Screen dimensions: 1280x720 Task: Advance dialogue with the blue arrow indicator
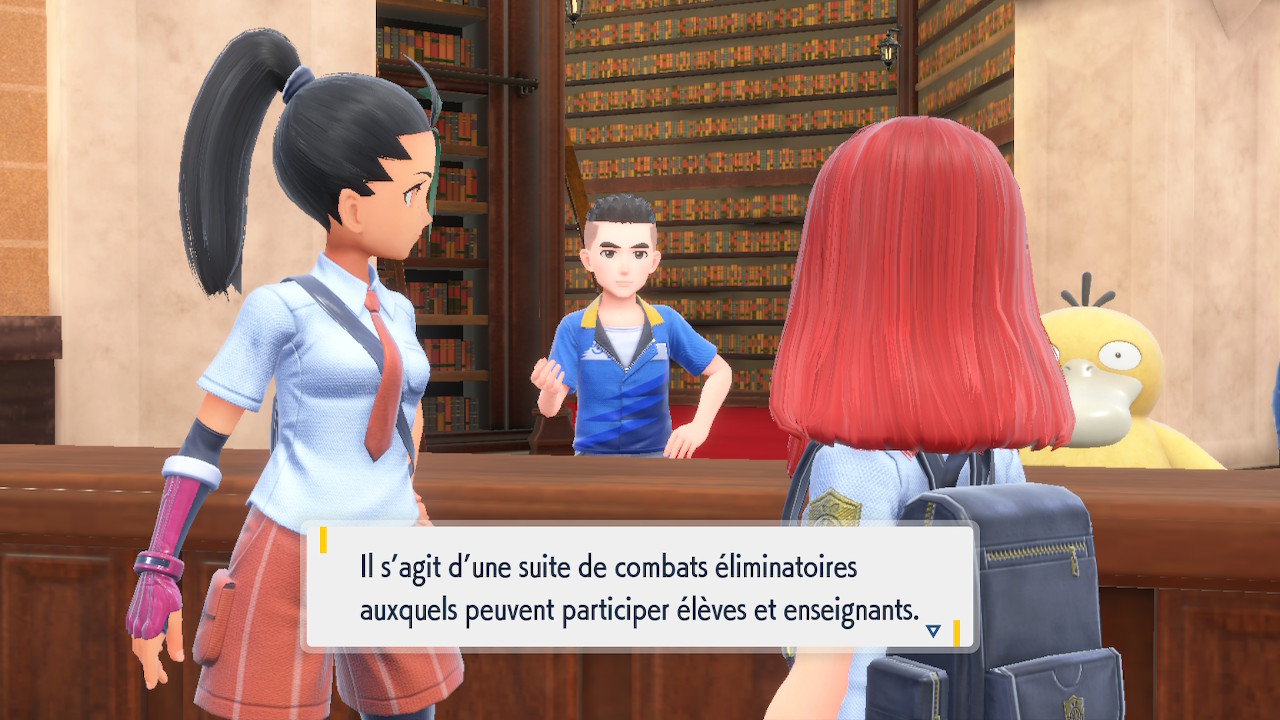point(933,631)
